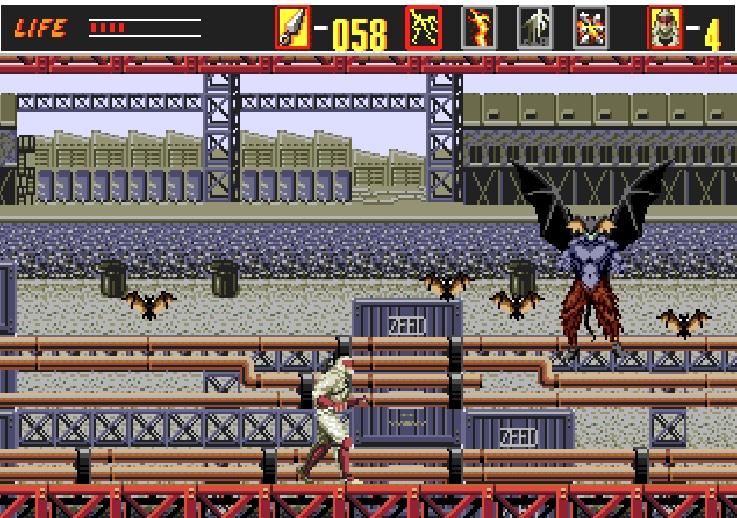Choose the fire dragon ninjutsu icon
737x518 pixels.
478,28
